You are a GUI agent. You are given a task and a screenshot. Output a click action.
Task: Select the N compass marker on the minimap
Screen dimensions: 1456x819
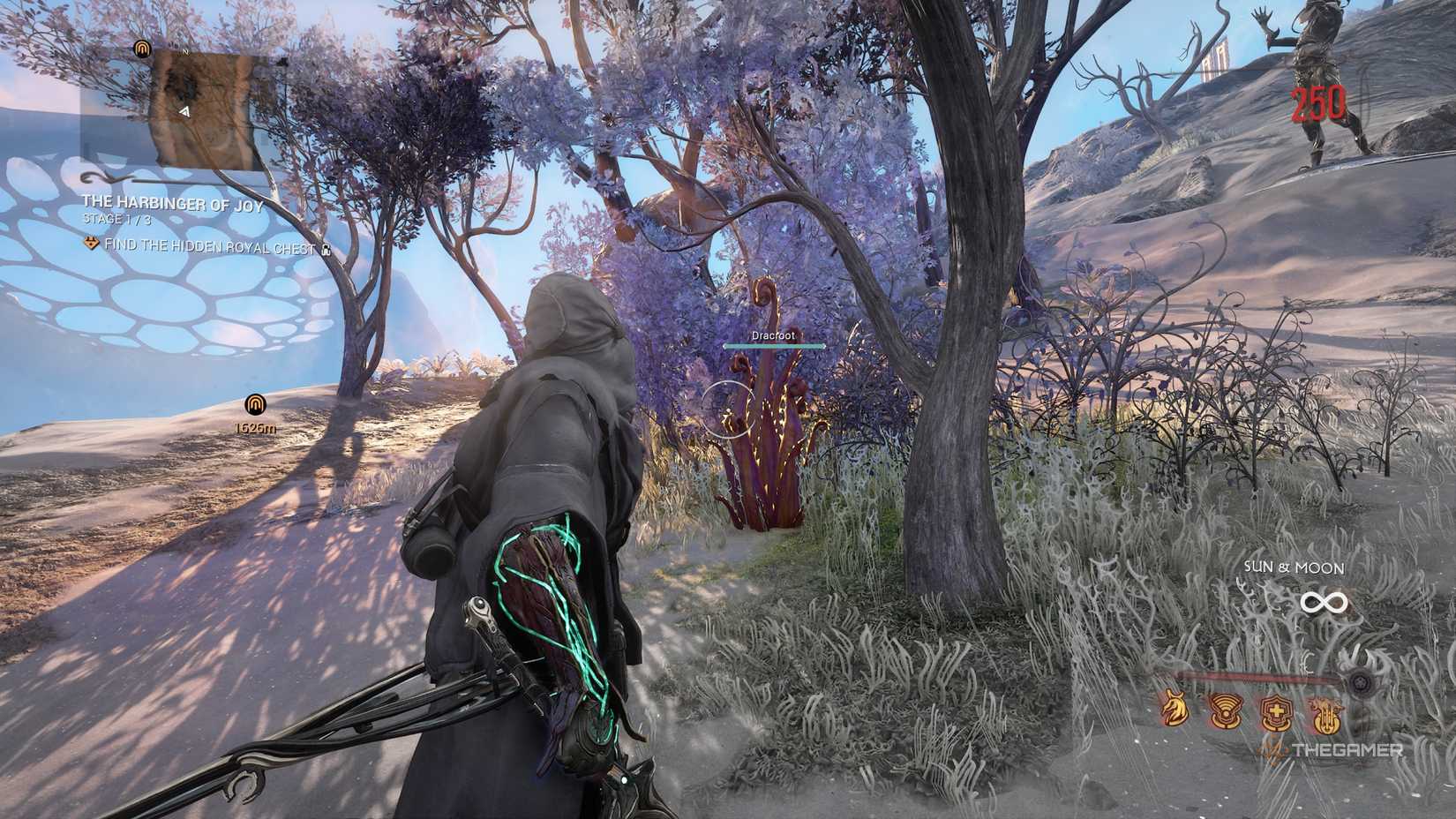click(x=185, y=53)
